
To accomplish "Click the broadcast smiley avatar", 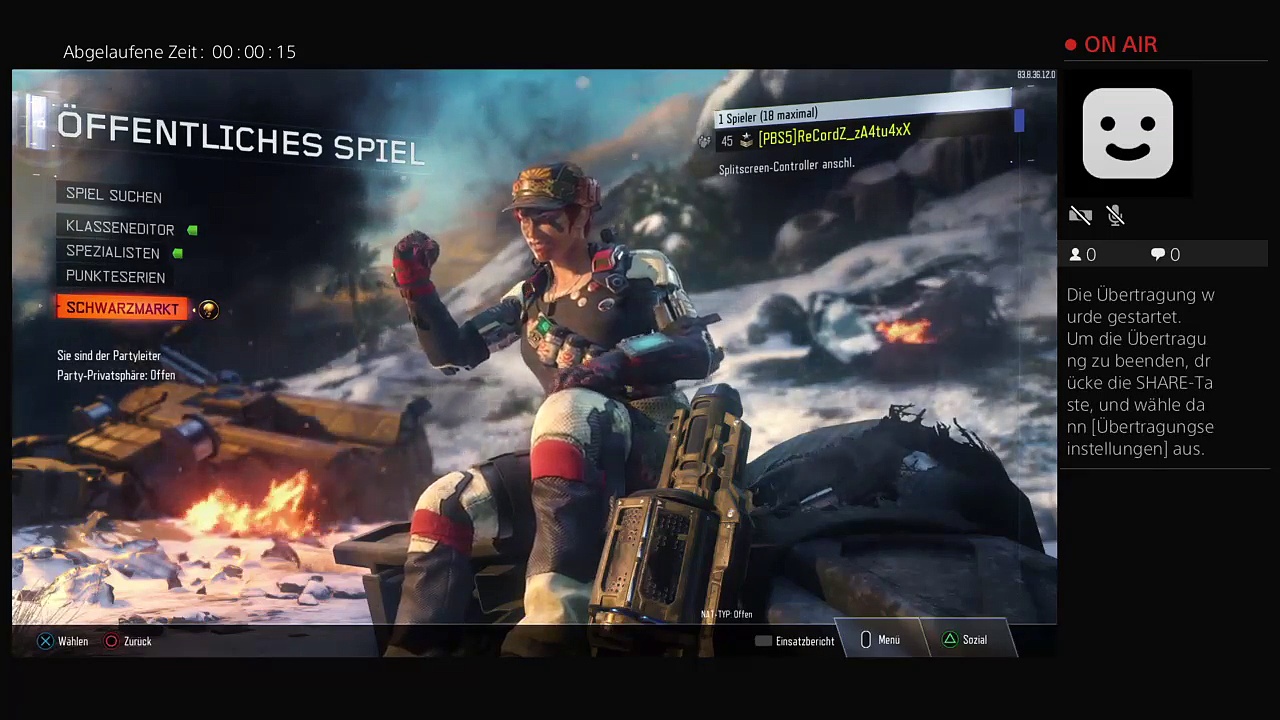I will 1127,133.
